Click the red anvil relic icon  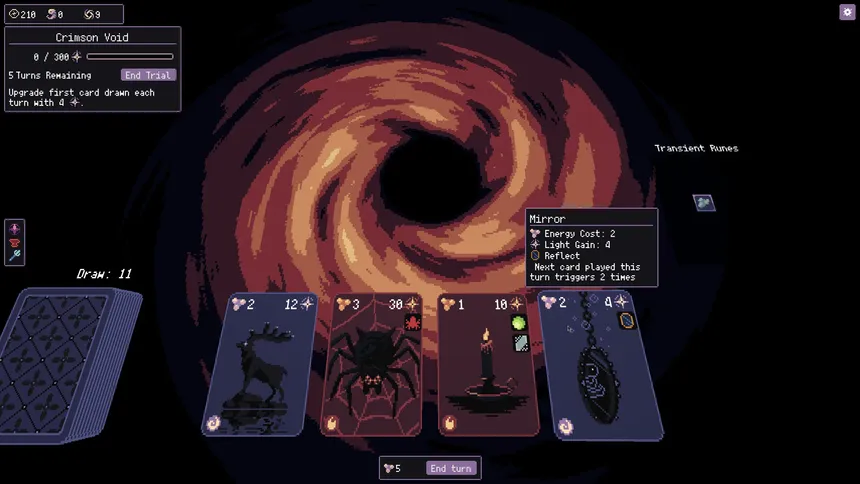tap(14, 243)
